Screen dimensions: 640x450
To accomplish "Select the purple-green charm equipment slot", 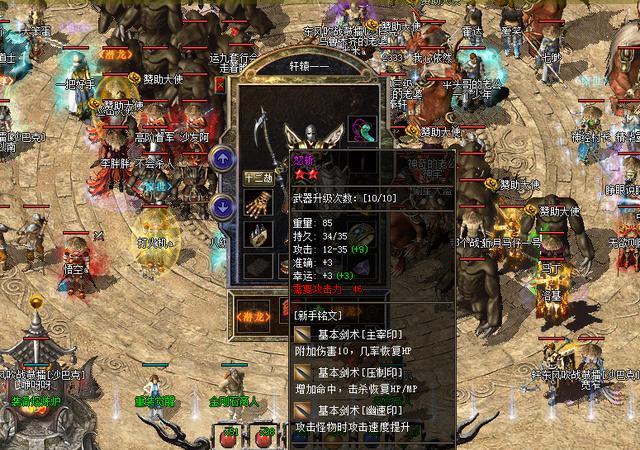I will pyautogui.click(x=360, y=130).
